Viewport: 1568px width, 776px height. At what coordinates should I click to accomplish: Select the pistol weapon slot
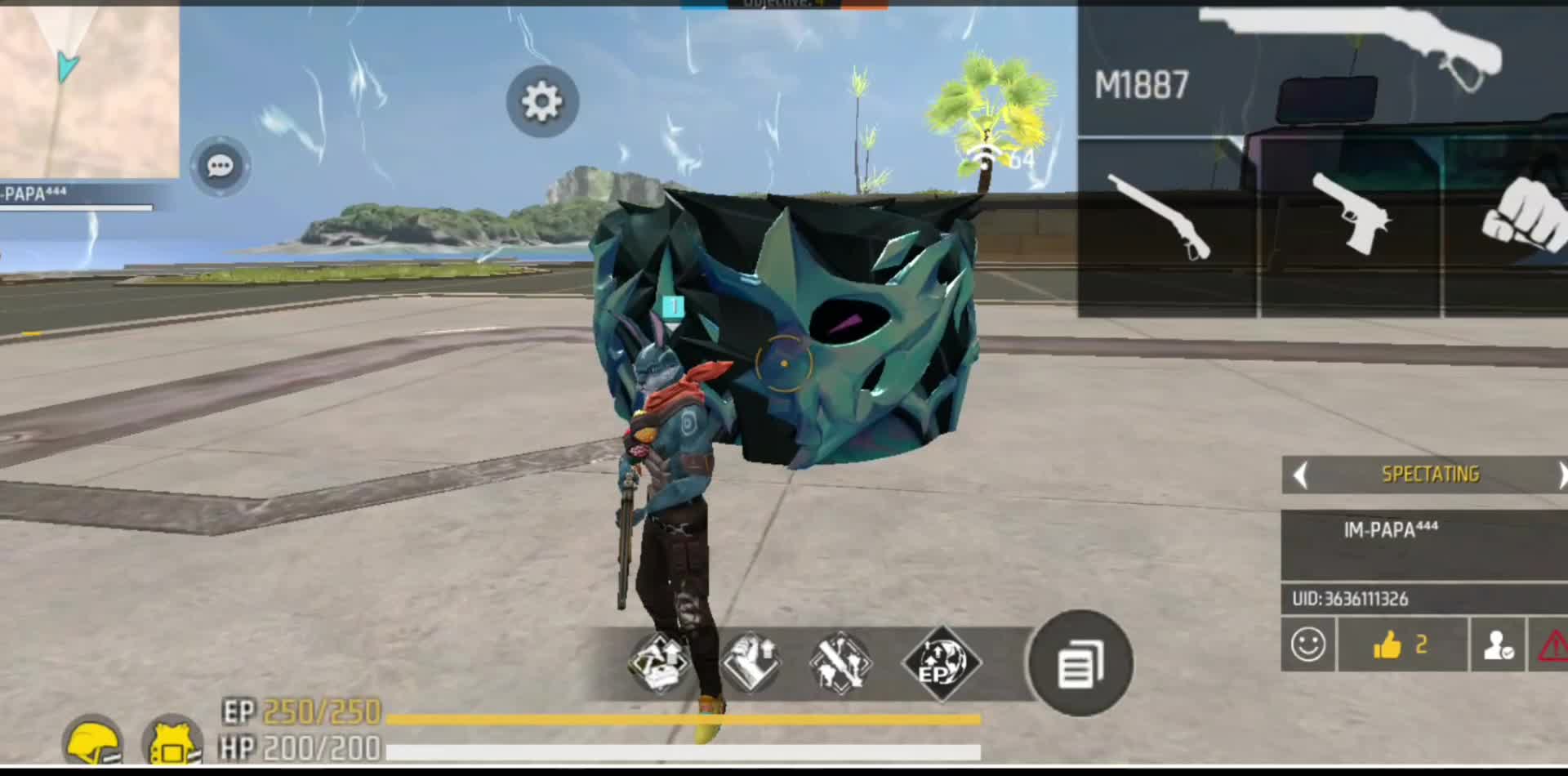(x=1350, y=226)
